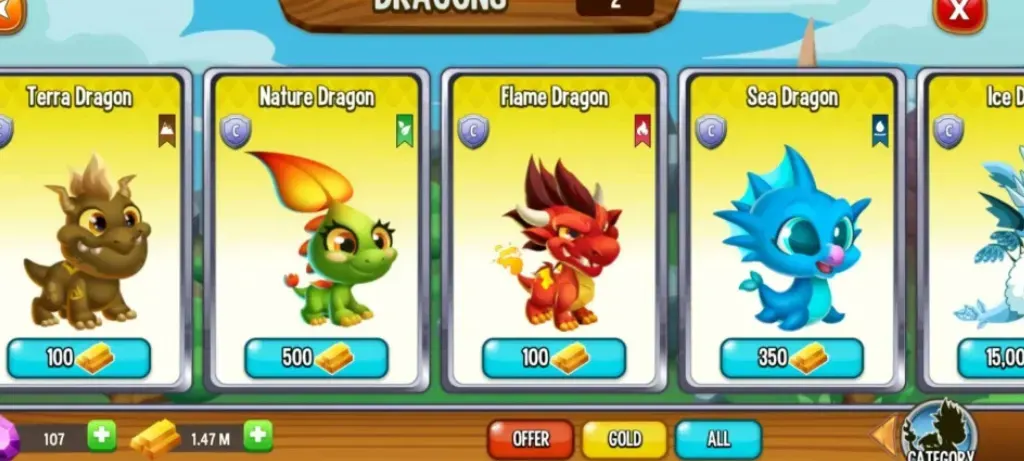The height and width of the screenshot is (461, 1024).
Task: Tap the Sea Dragon's water element icon
Action: point(880,130)
